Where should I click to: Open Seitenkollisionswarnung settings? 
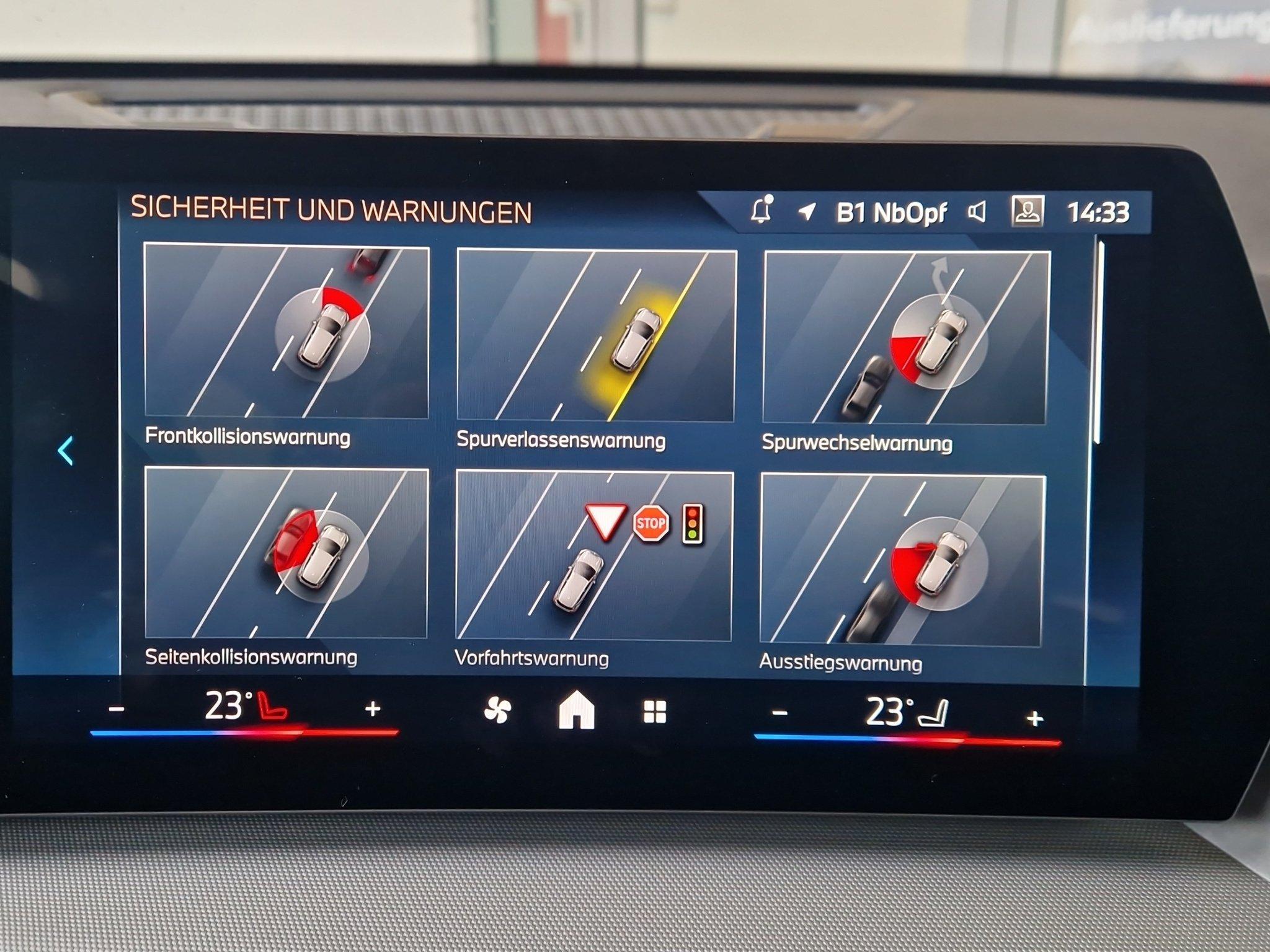pos(286,553)
